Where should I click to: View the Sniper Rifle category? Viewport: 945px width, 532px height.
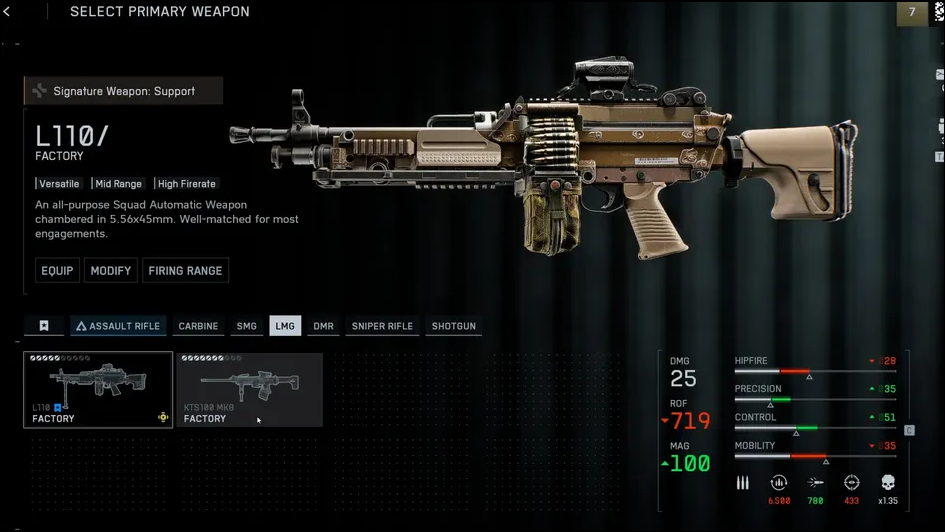(382, 326)
